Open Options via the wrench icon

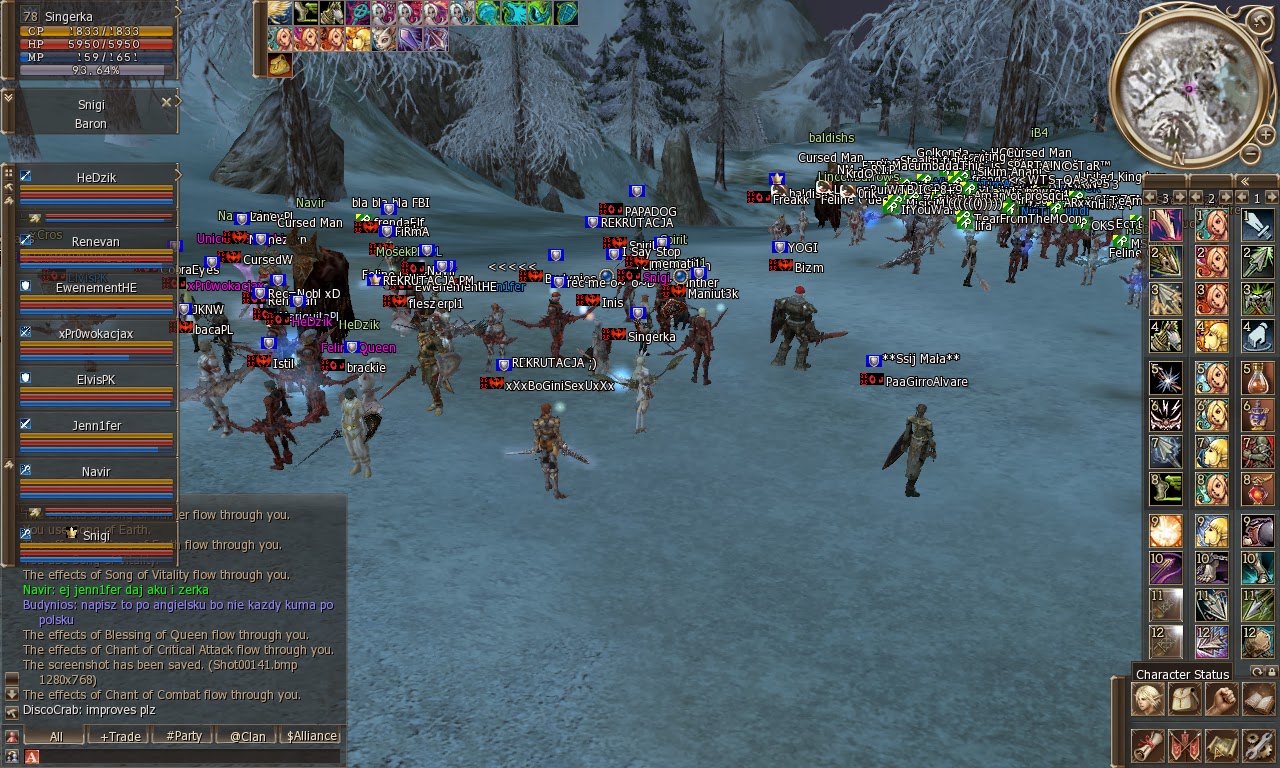[x=1258, y=745]
